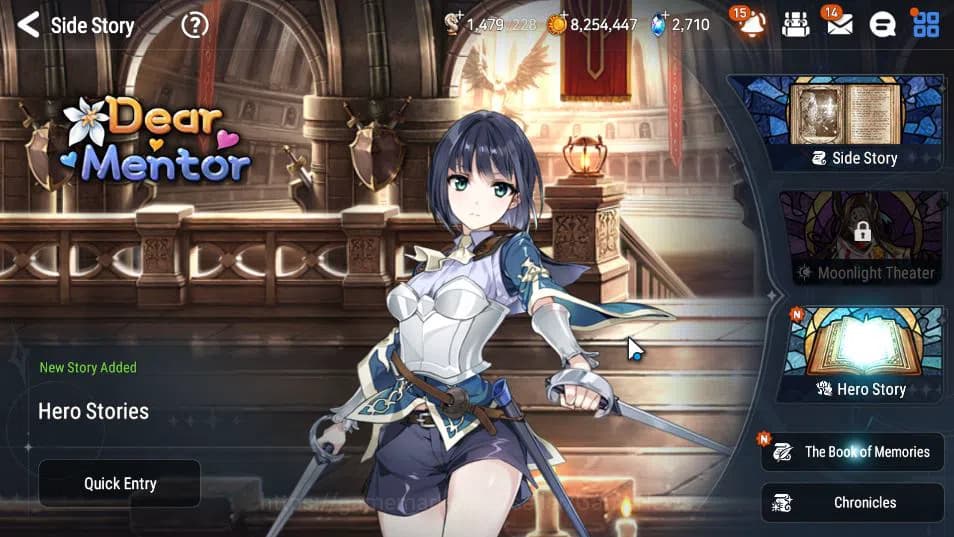The width and height of the screenshot is (954, 537).
Task: Open the question mark help guide
Action: pyautogui.click(x=194, y=25)
